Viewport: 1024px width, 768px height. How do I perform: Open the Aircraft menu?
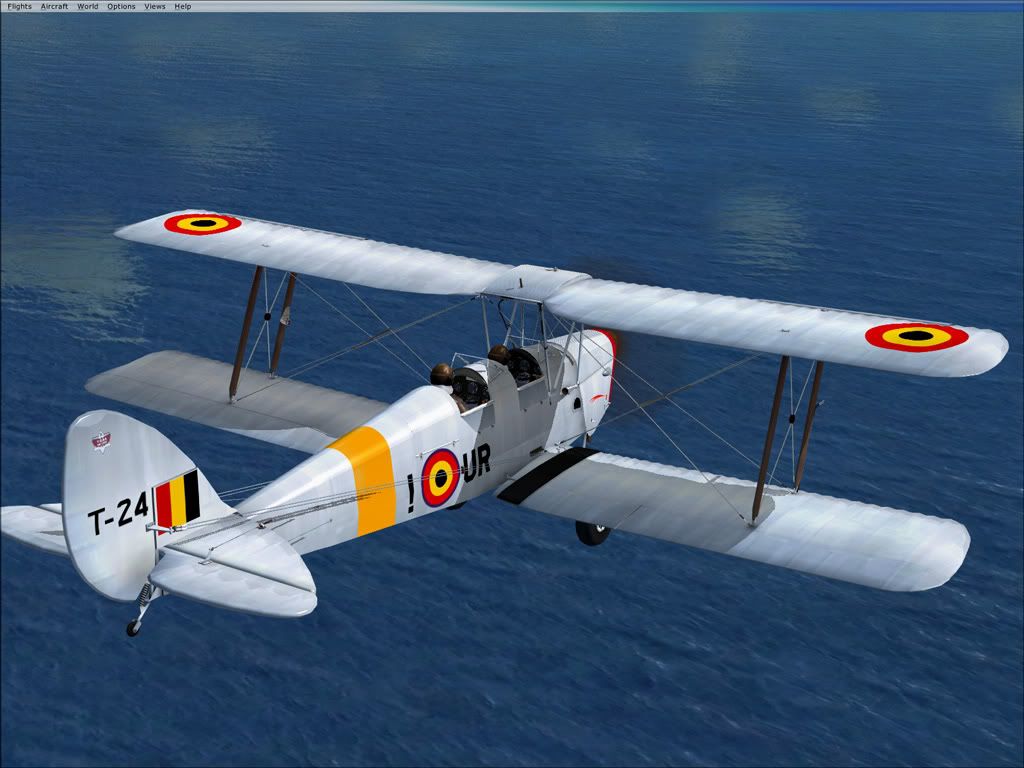[x=54, y=6]
